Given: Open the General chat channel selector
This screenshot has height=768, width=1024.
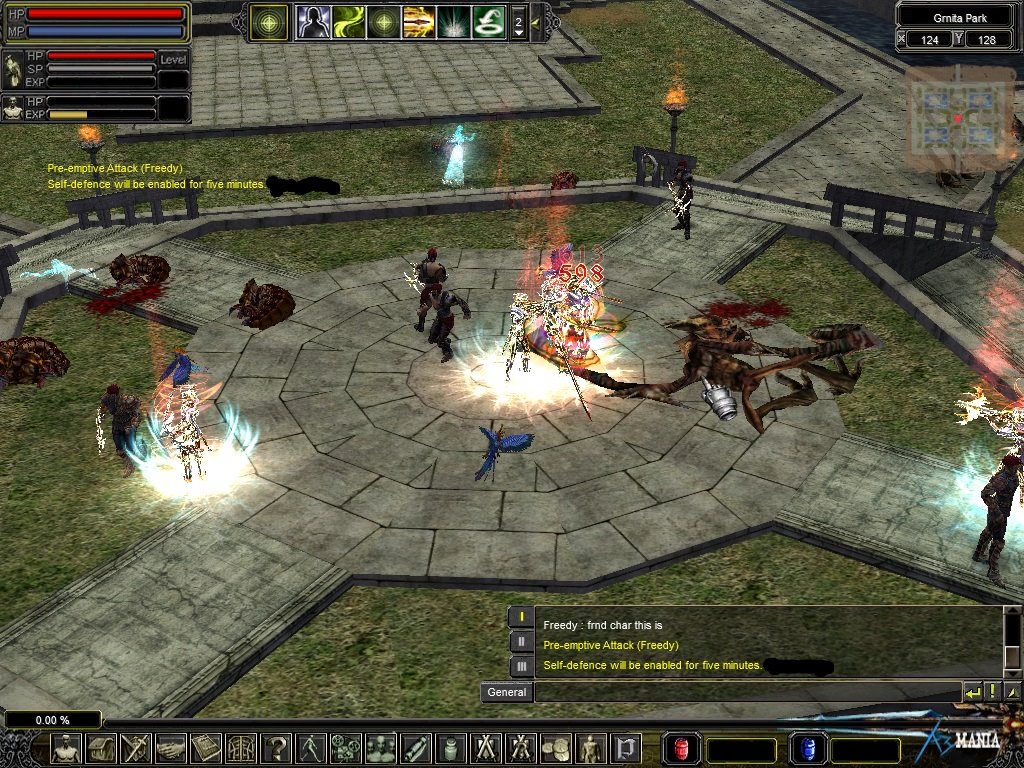Looking at the screenshot, I should 507,692.
